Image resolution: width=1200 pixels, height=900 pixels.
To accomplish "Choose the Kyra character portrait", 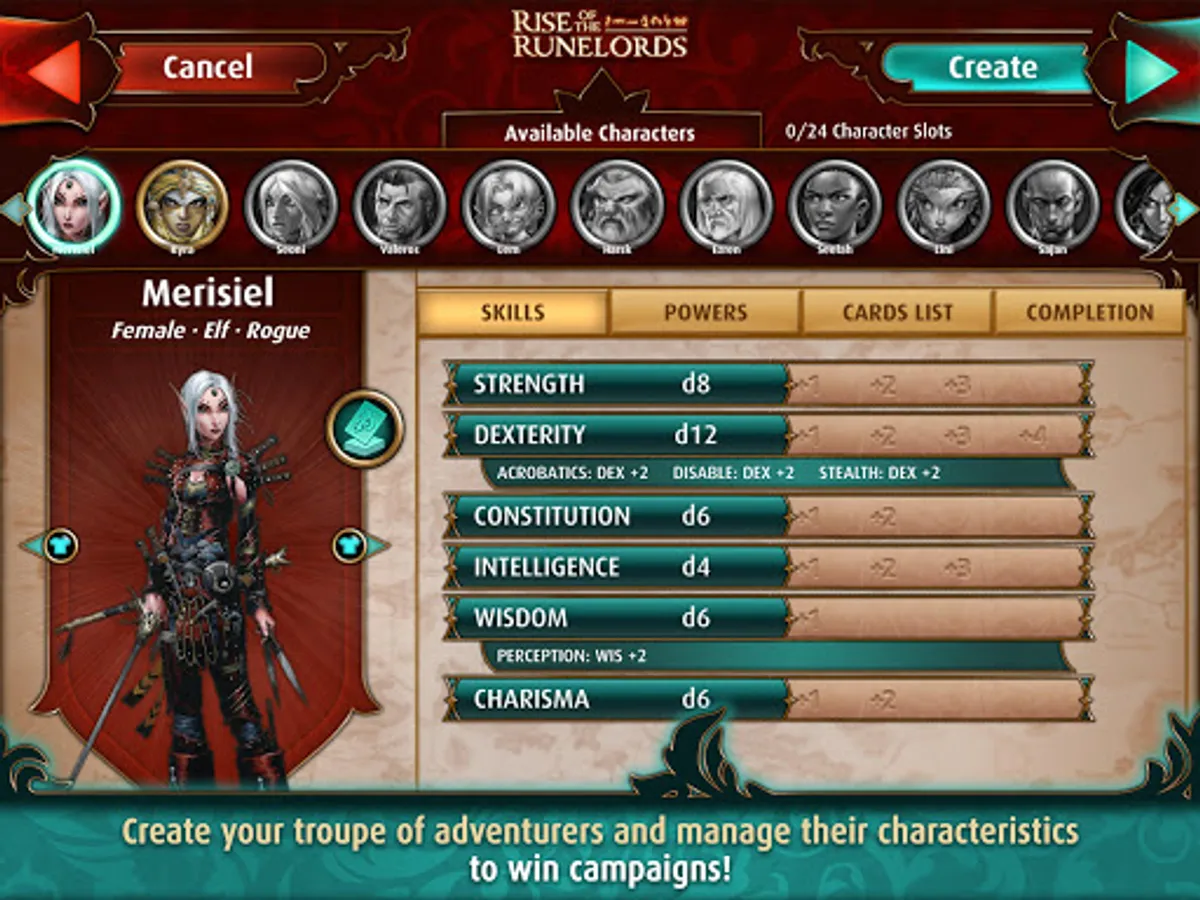I will click(x=182, y=207).
